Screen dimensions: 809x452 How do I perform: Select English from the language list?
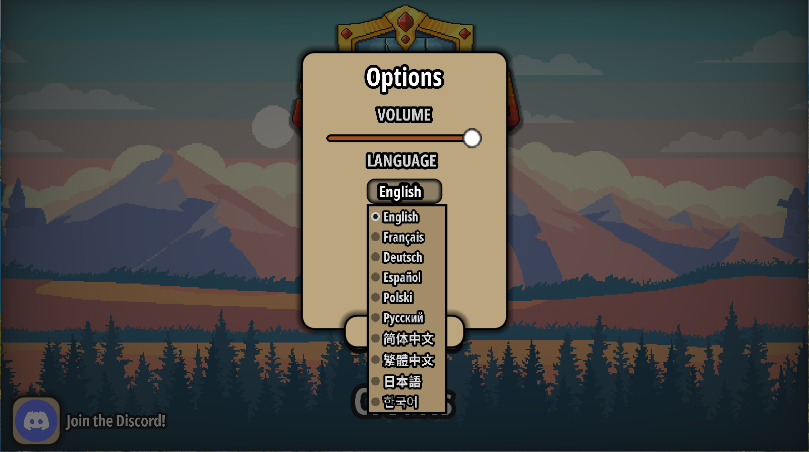click(401, 217)
